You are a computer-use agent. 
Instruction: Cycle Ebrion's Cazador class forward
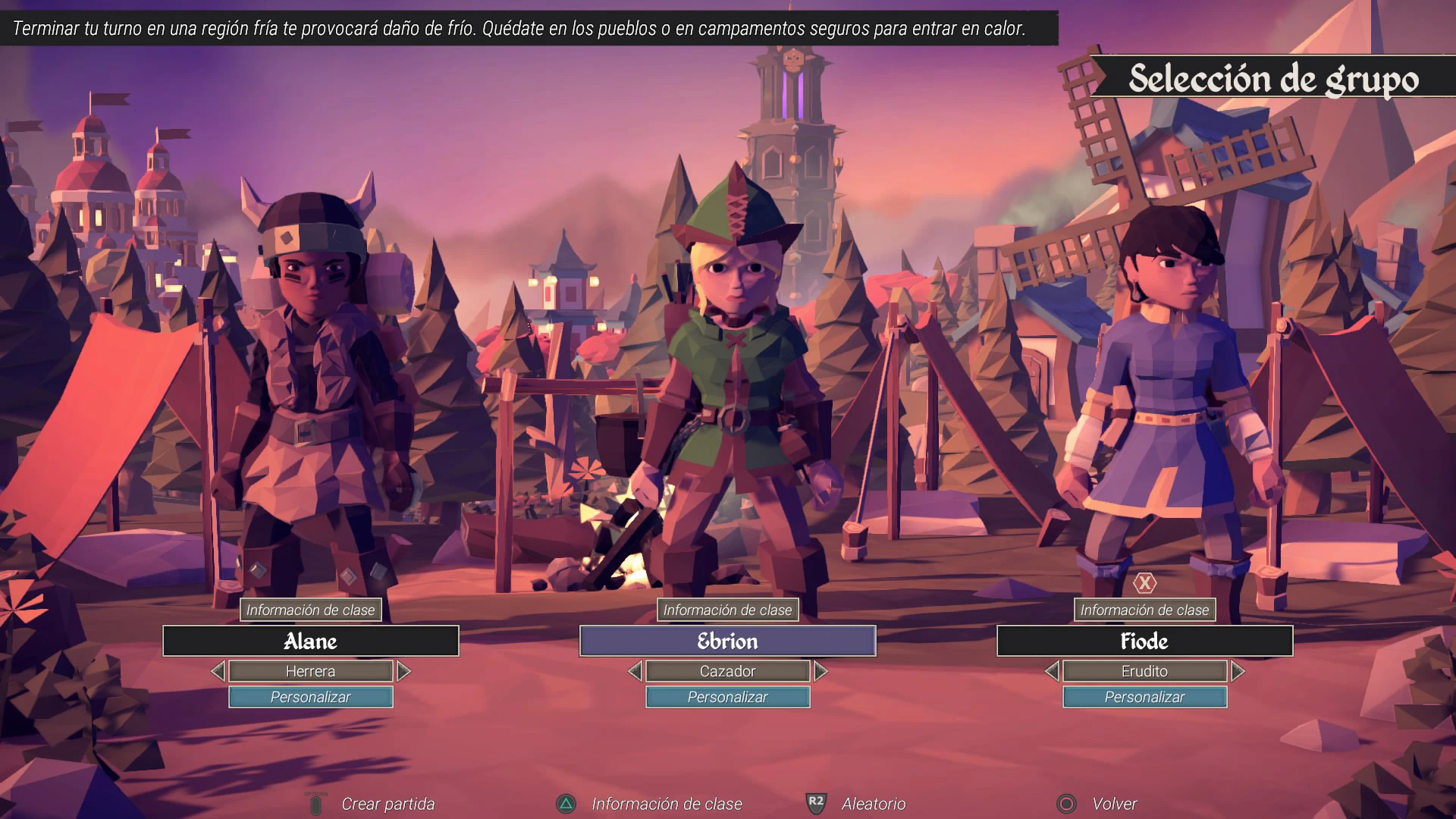821,671
